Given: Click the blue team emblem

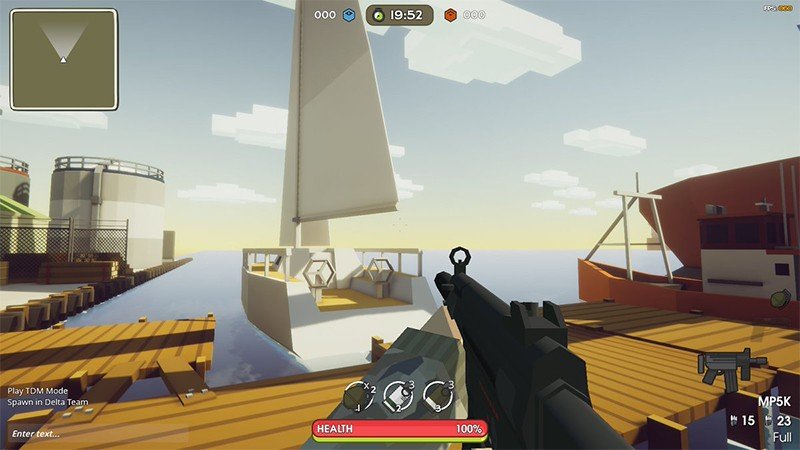Looking at the screenshot, I should tap(349, 15).
